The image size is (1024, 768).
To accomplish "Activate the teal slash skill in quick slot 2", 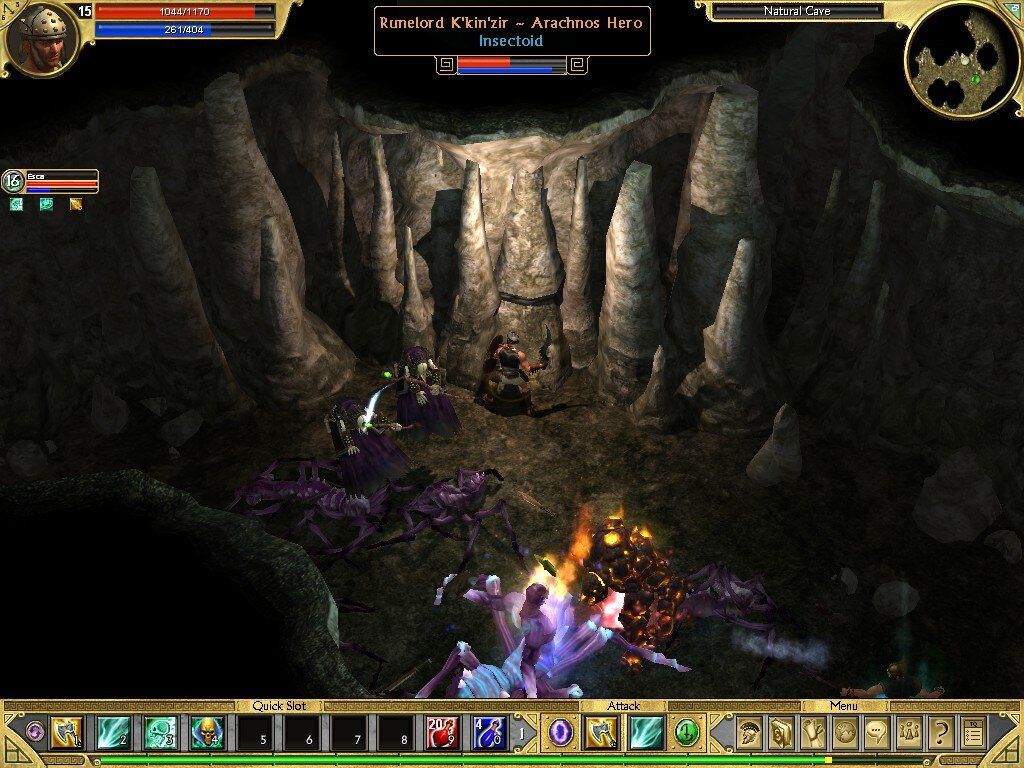I will point(113,733).
